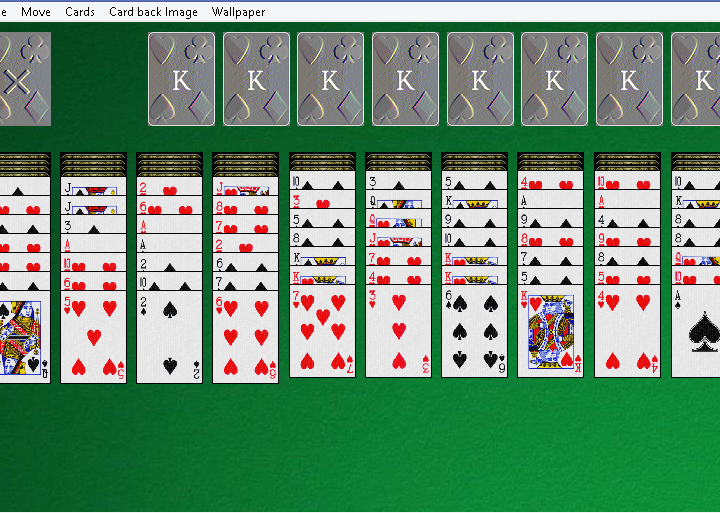Screen dimensions: 720x513
Task: Select the large 4 of Hearts card
Action: click(627, 332)
